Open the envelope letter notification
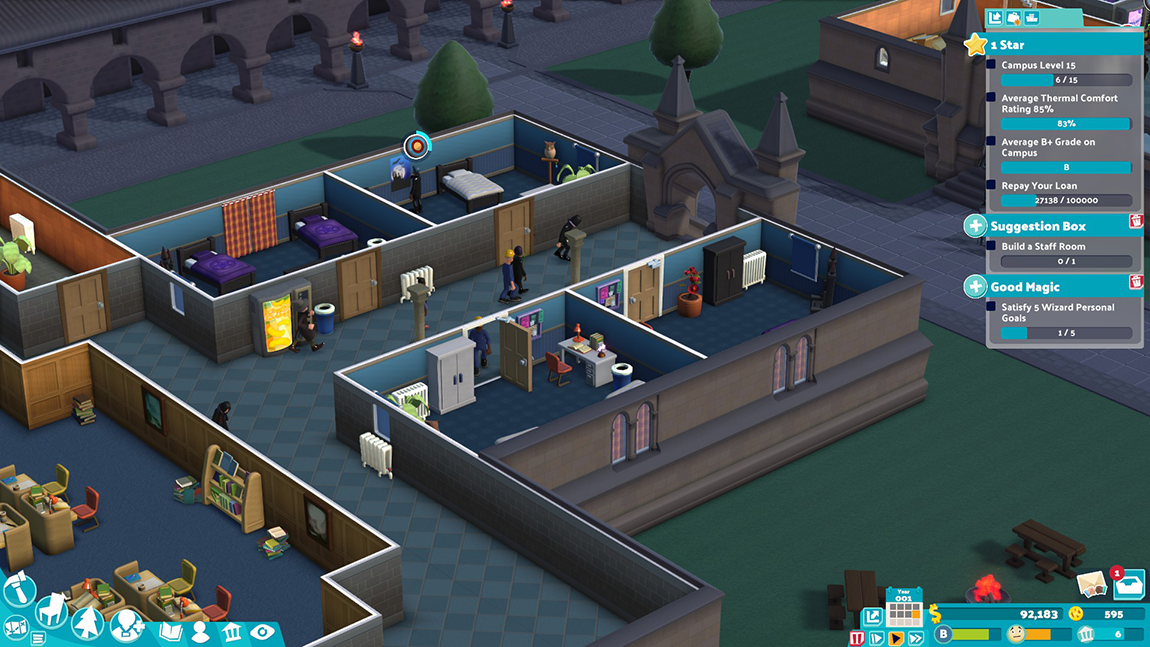 pos(1091,584)
